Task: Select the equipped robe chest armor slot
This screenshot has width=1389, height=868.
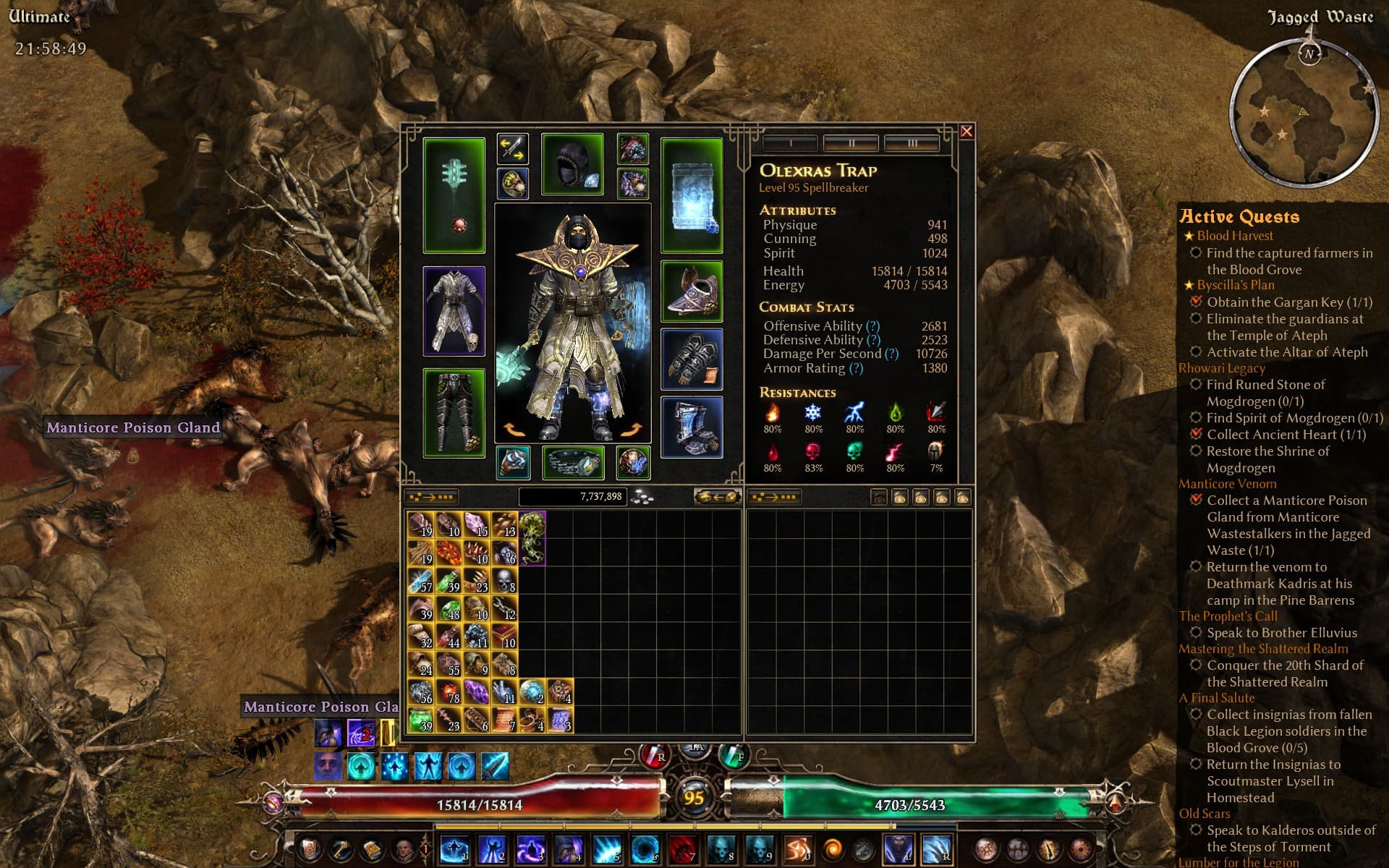Action: [454, 311]
